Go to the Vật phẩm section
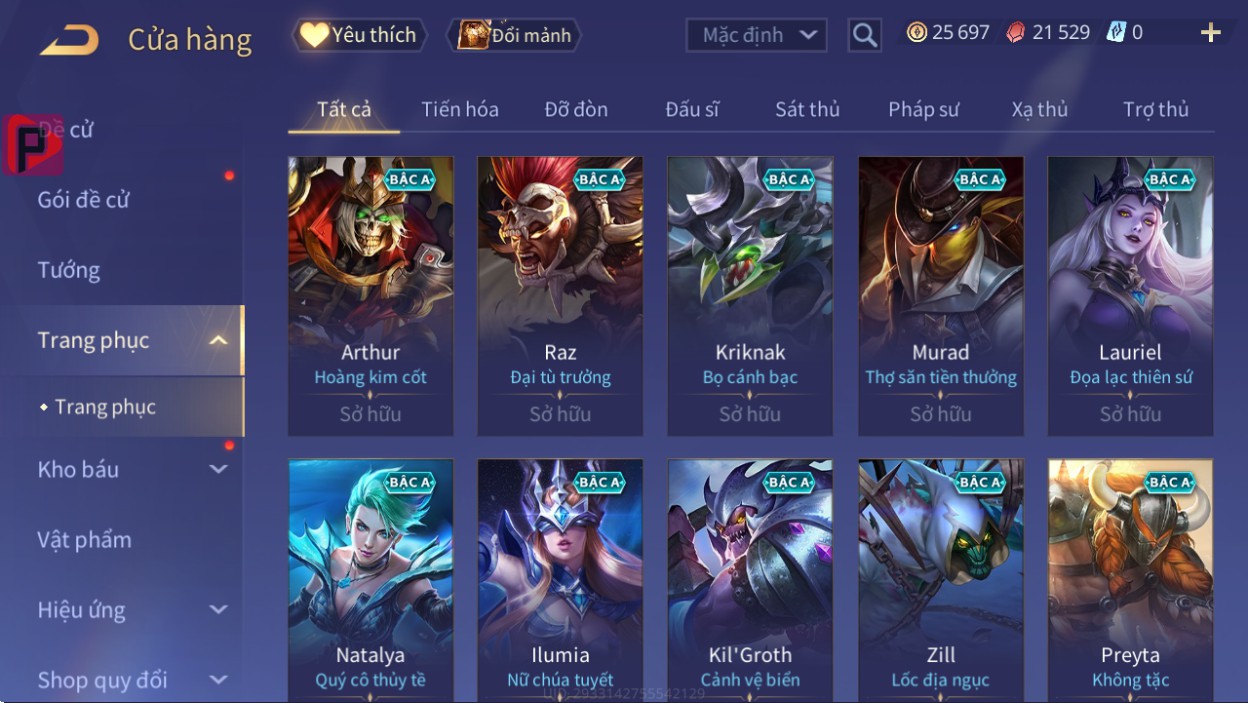This screenshot has width=1248, height=703. (x=85, y=540)
